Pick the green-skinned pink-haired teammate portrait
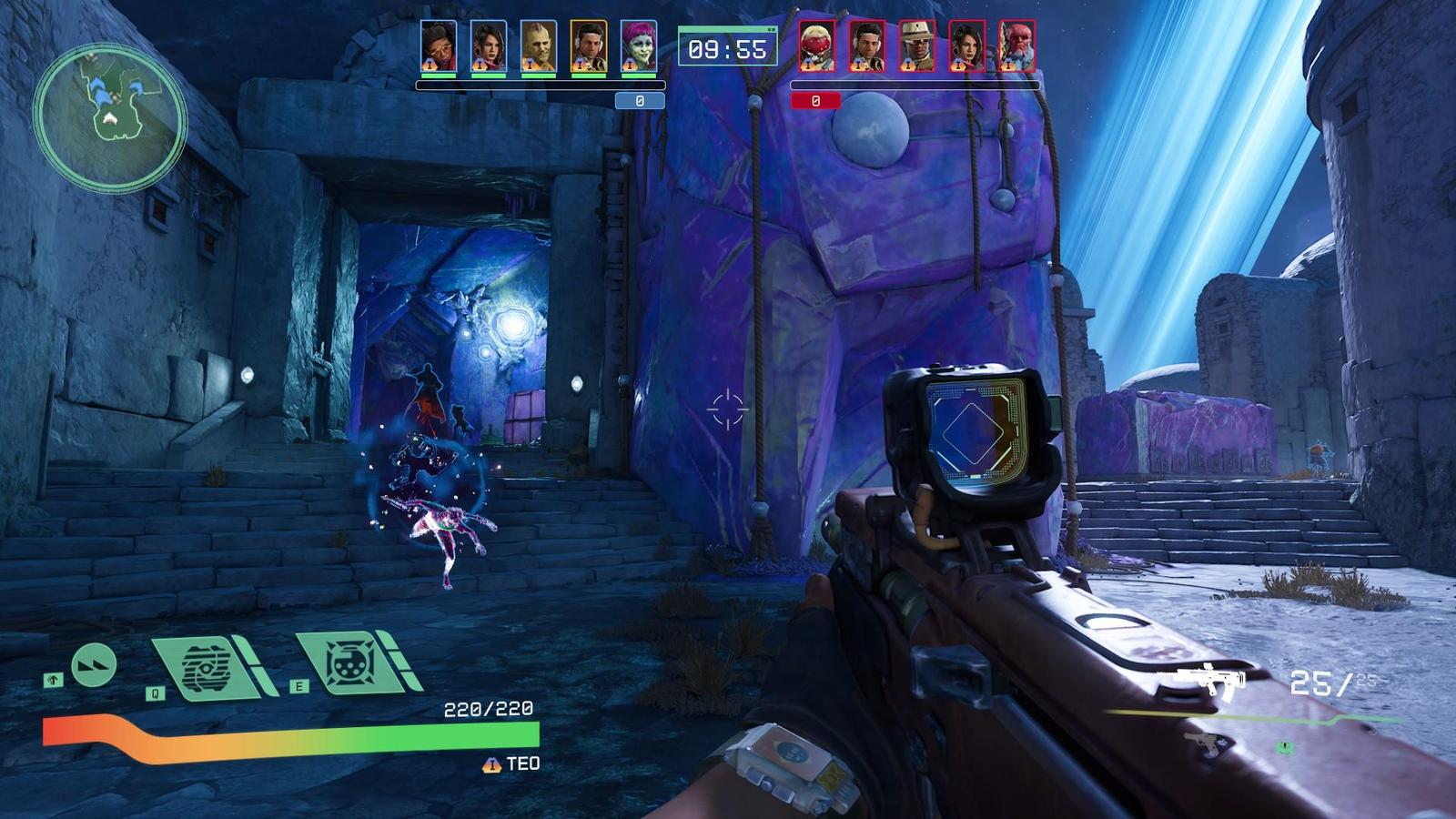This screenshot has width=1456, height=819. tap(639, 46)
